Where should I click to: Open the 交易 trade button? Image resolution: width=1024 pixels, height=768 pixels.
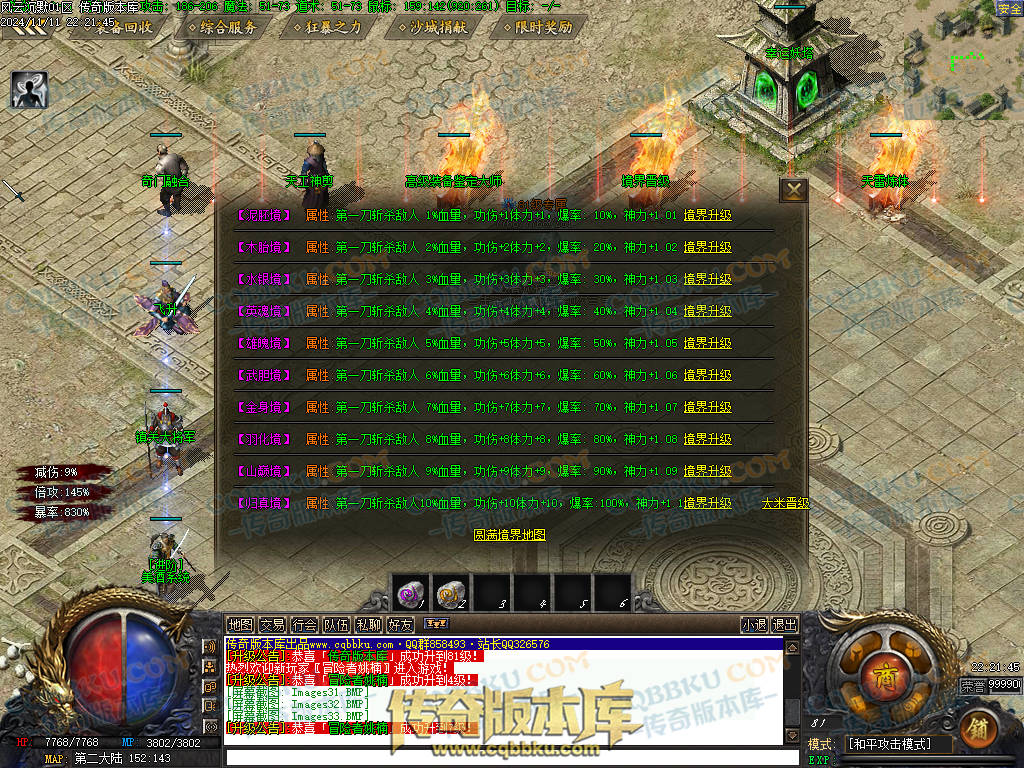pyautogui.click(x=272, y=625)
